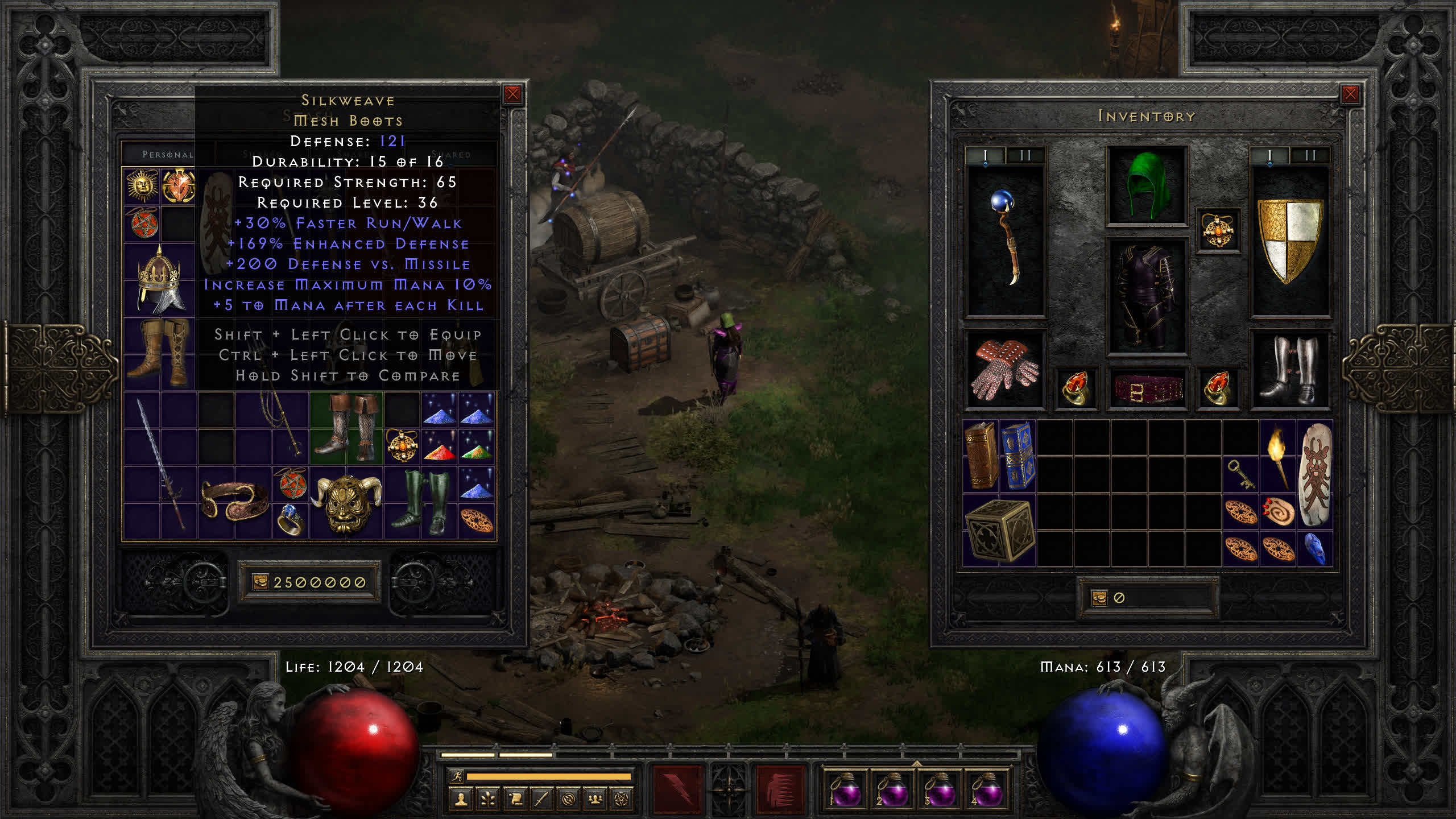The height and width of the screenshot is (819, 1456).
Task: Select the equipped chain gloves
Action: 1005,370
